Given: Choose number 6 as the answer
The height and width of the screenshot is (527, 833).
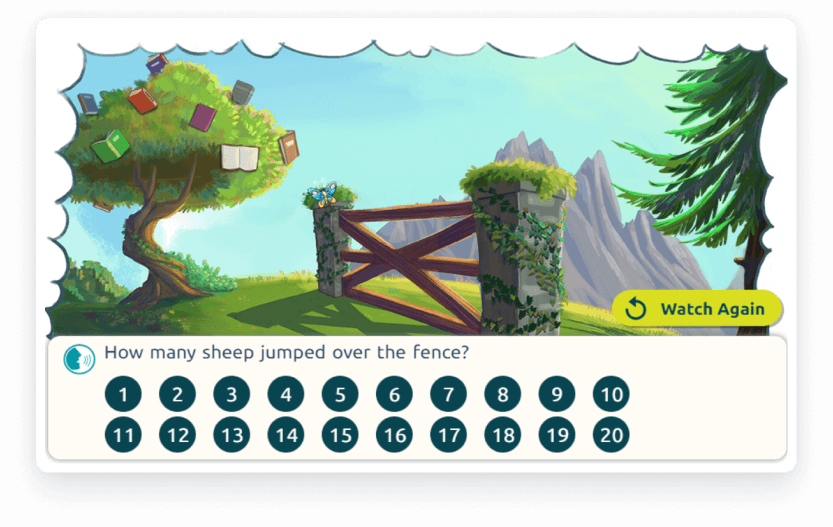Looking at the screenshot, I should [394, 394].
